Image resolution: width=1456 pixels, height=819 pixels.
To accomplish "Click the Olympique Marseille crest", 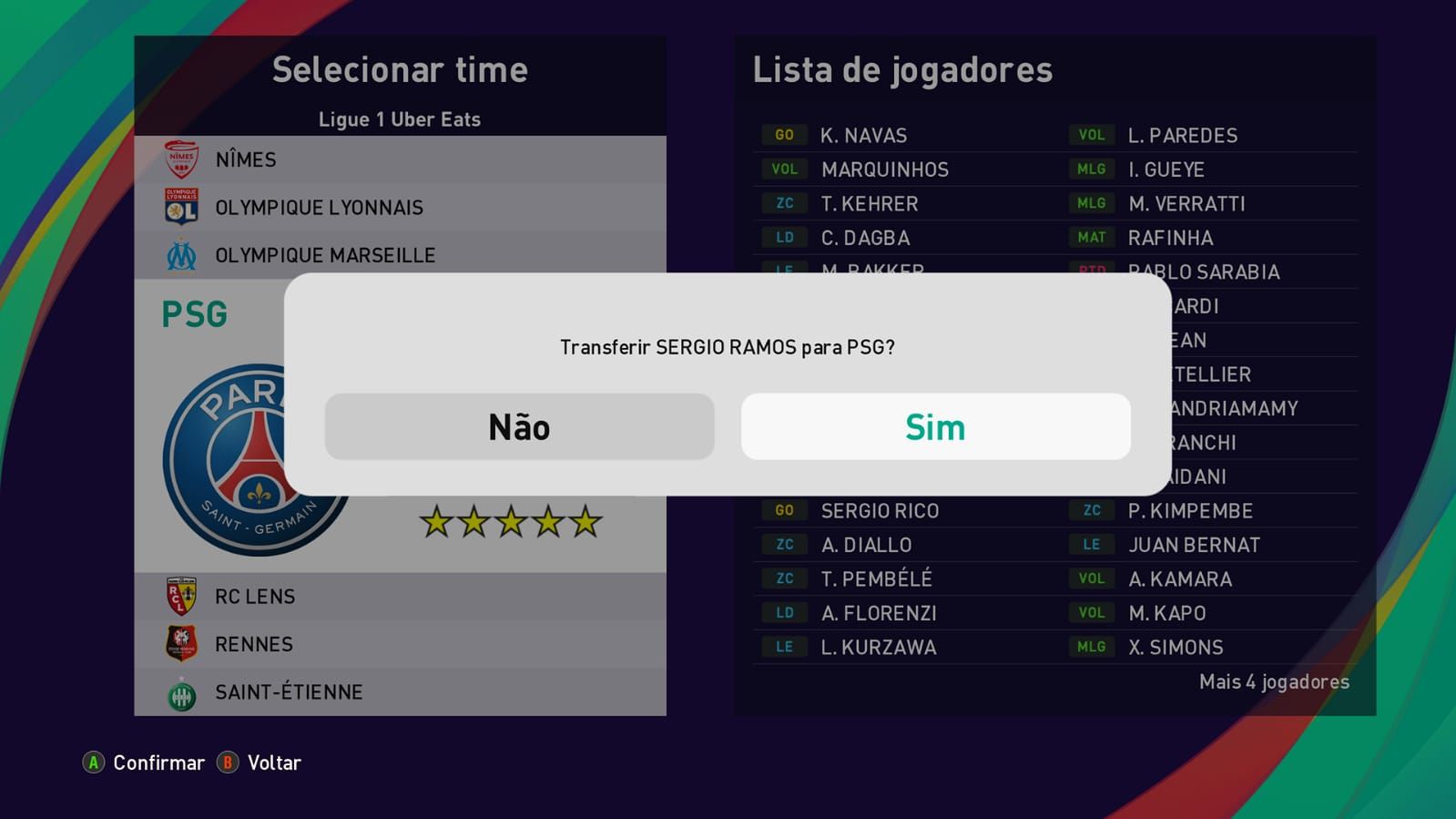I will coord(182,254).
